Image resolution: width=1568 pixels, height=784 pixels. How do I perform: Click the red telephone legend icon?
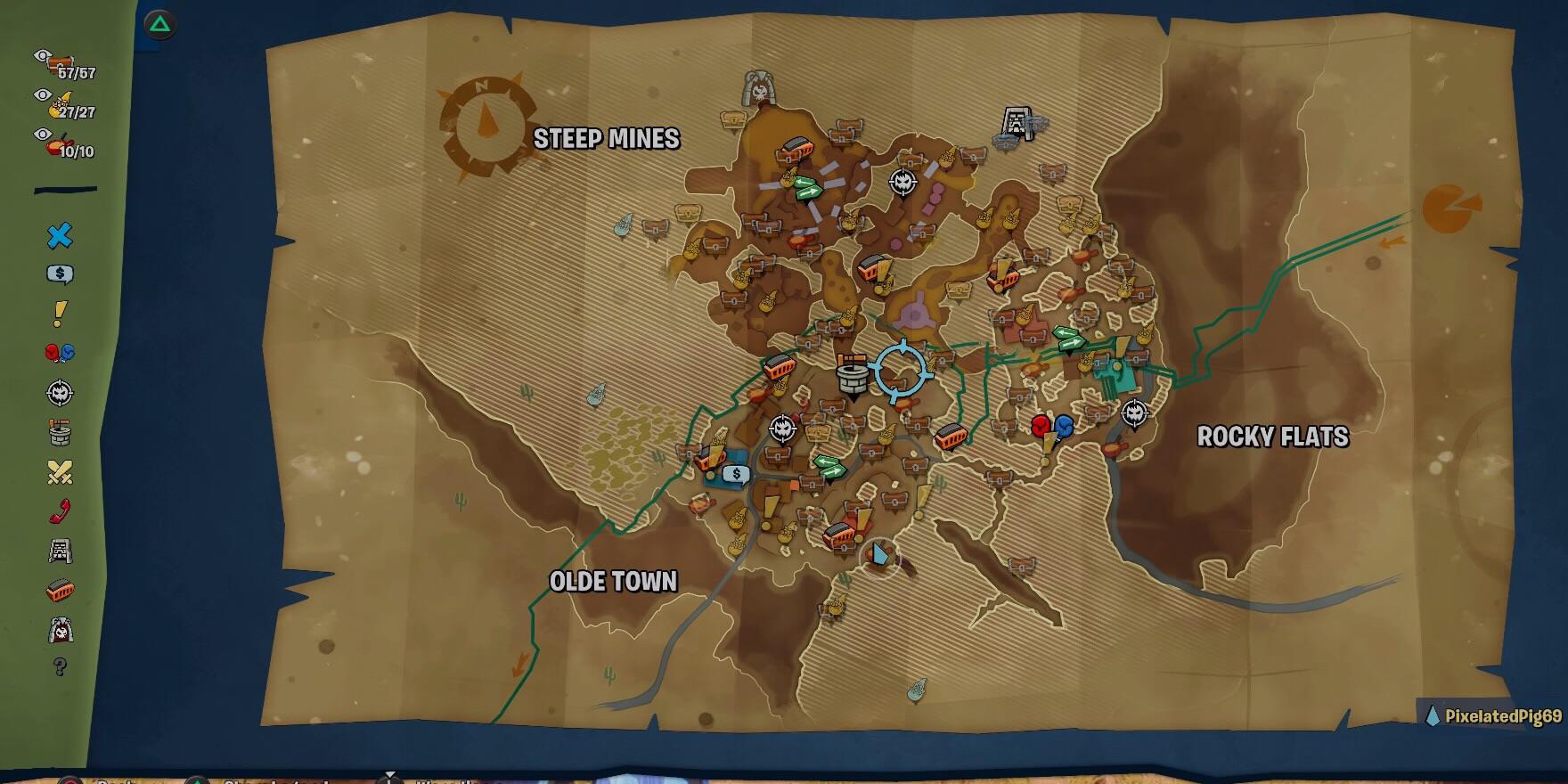59,512
